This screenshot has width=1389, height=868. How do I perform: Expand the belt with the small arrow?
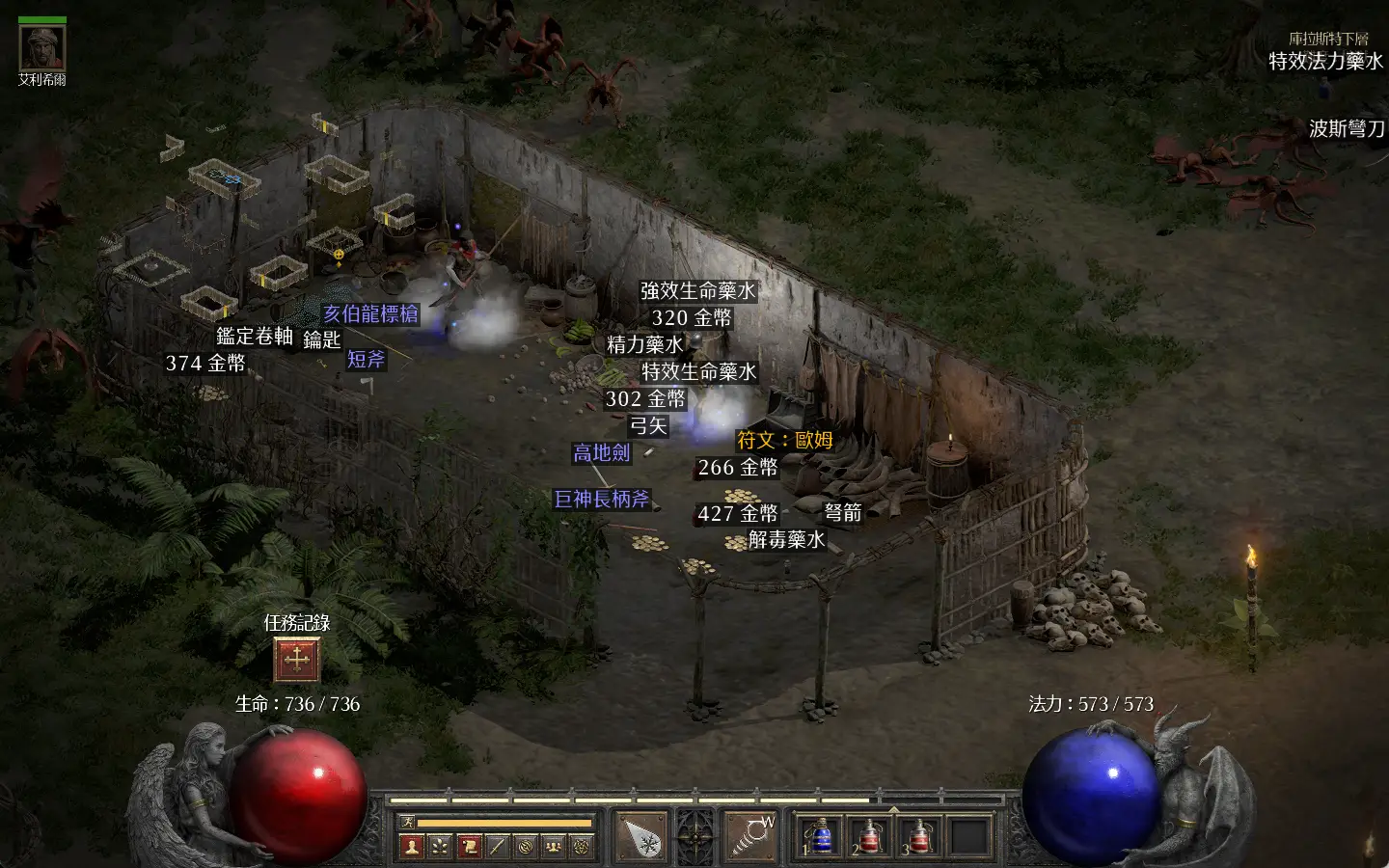[x=893, y=808]
